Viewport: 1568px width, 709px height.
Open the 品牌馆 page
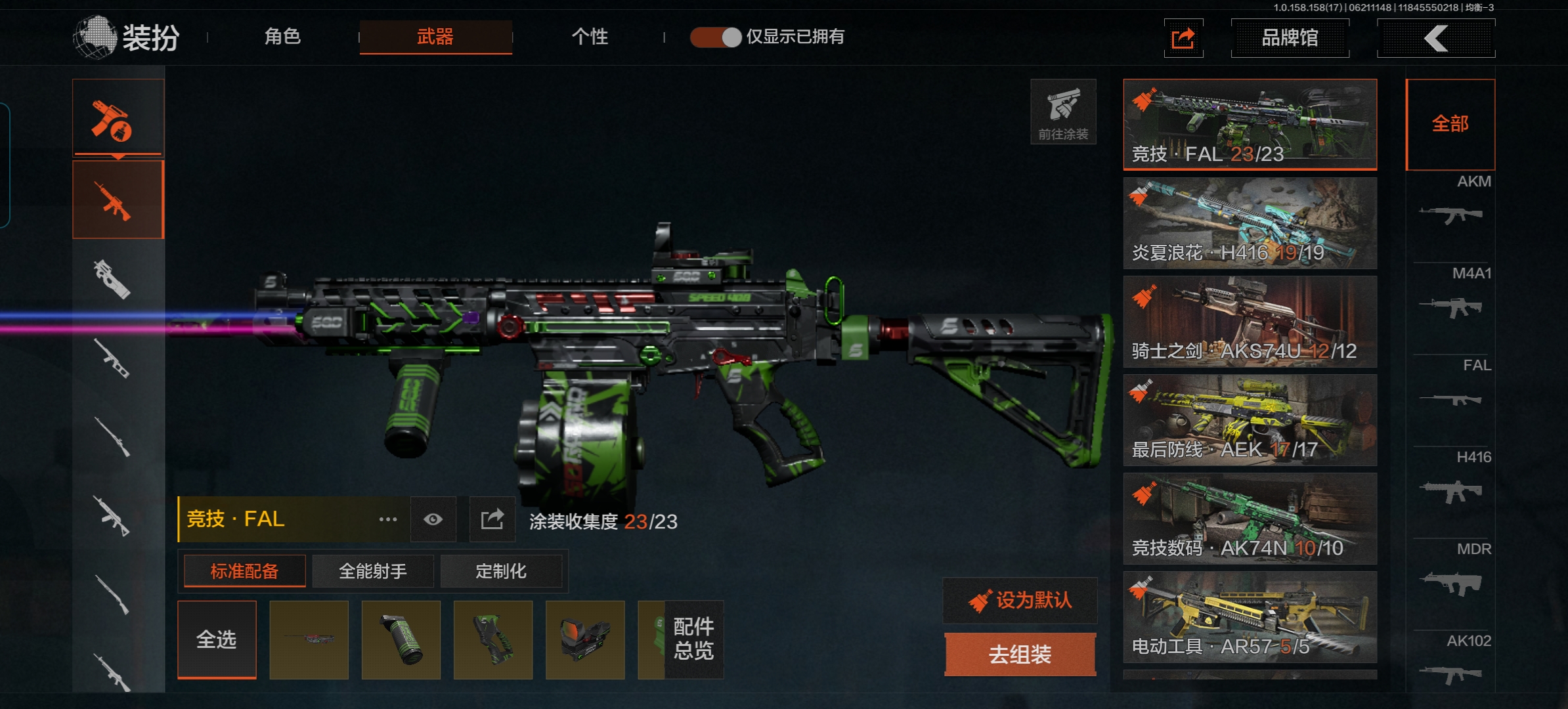pyautogui.click(x=1290, y=38)
